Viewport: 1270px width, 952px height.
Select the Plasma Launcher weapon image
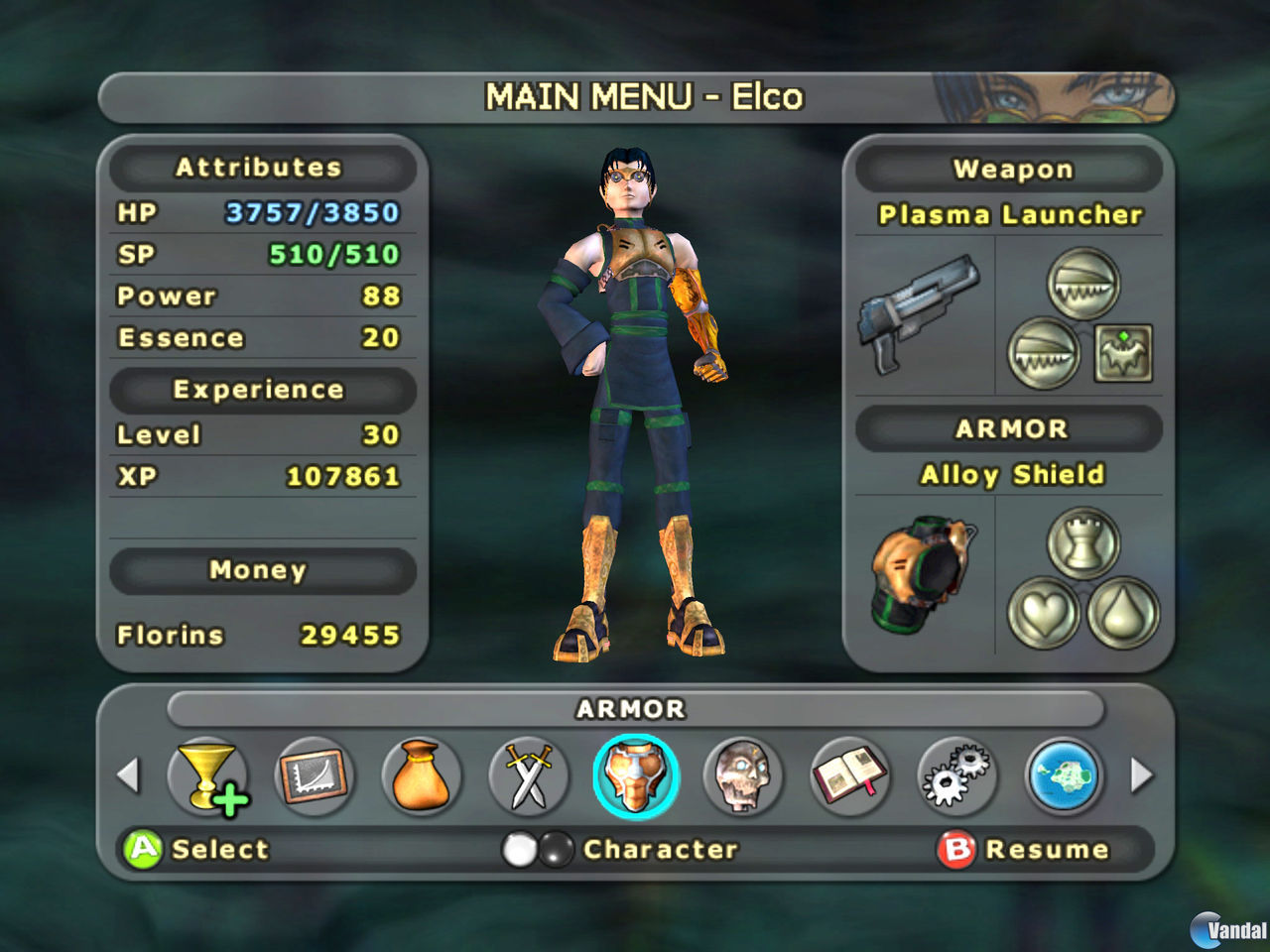(918, 312)
